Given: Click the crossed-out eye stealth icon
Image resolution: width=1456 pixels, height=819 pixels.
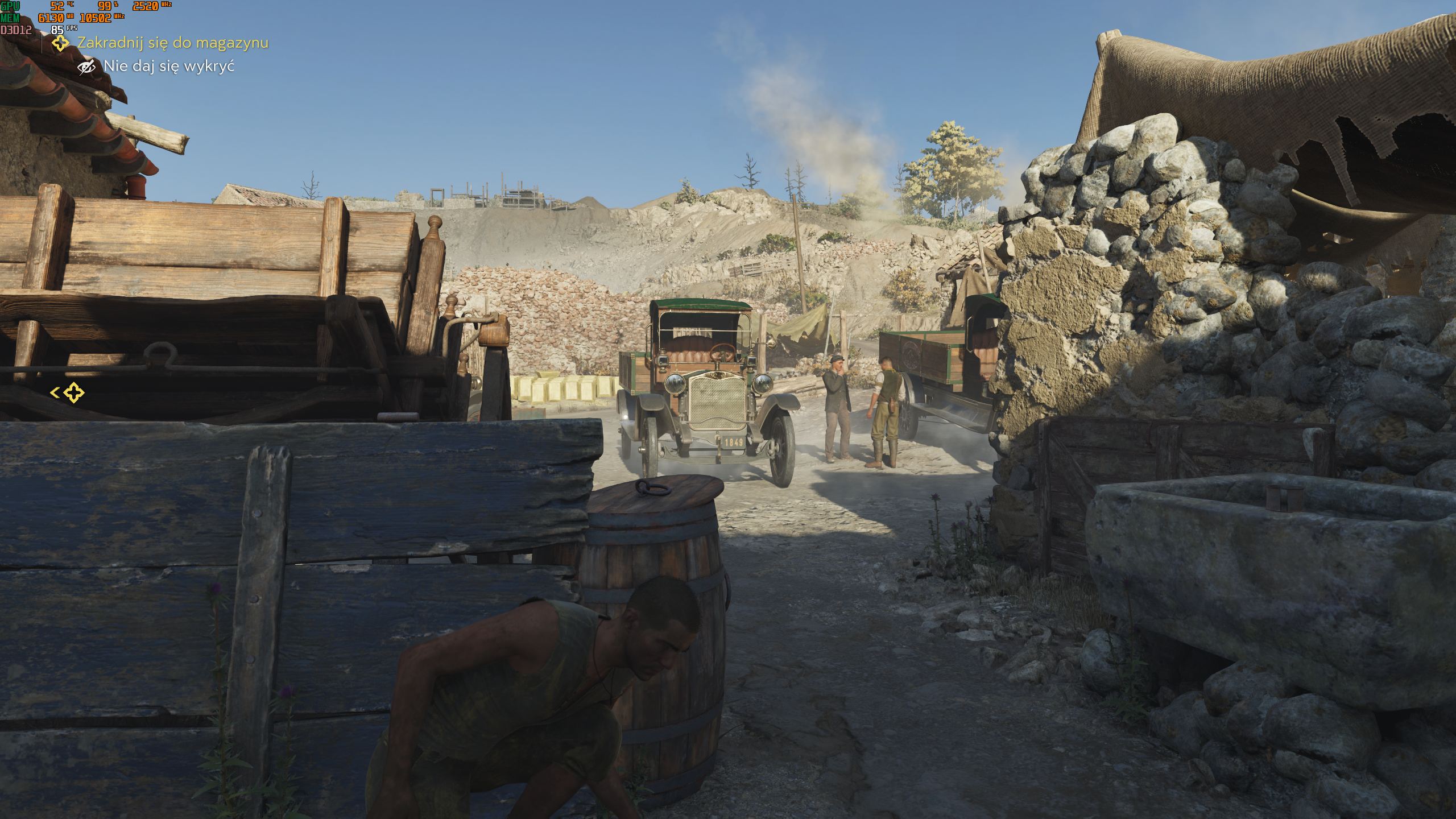Looking at the screenshot, I should tap(86, 67).
